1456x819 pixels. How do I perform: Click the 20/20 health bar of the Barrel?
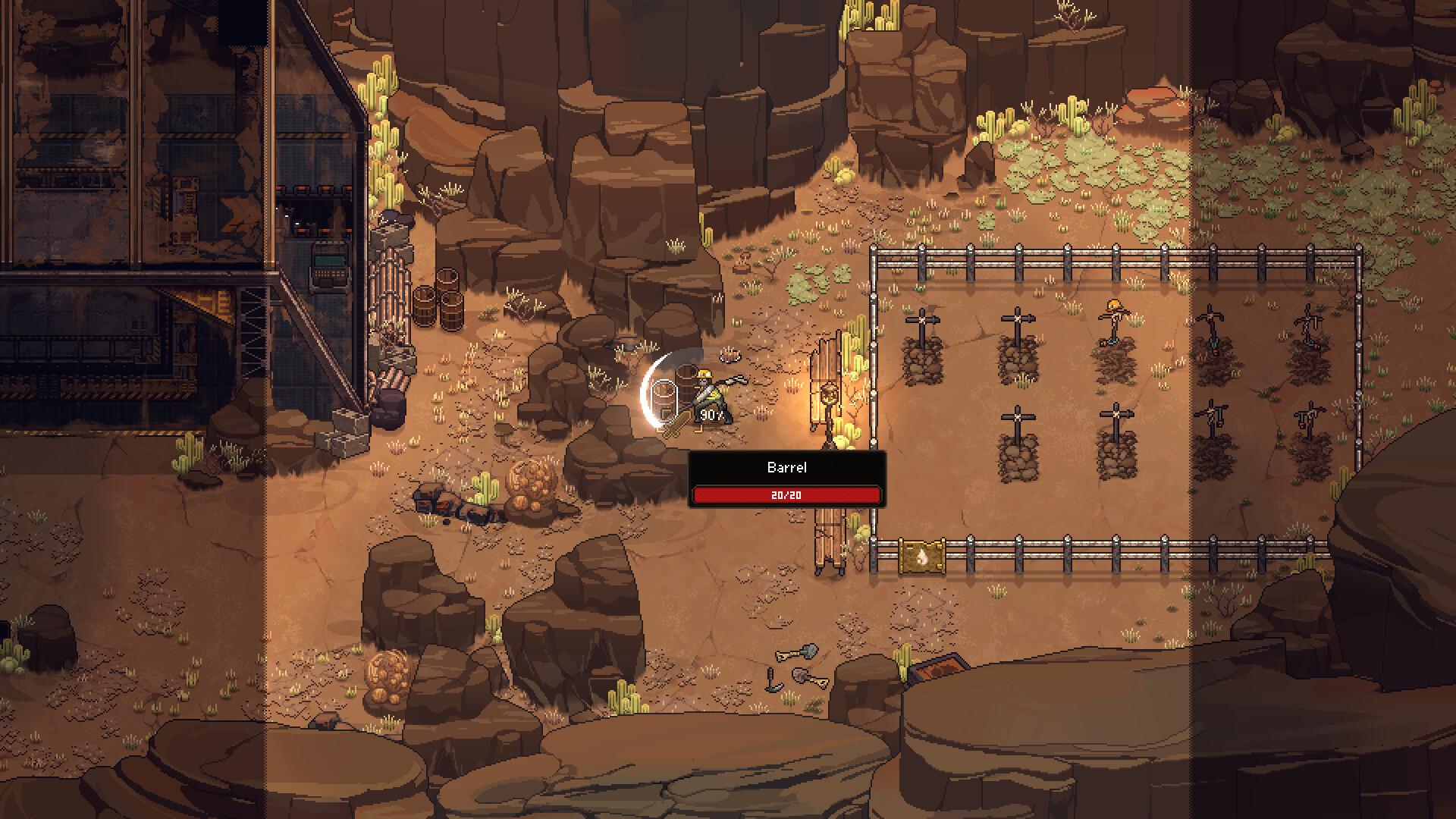[x=786, y=496]
